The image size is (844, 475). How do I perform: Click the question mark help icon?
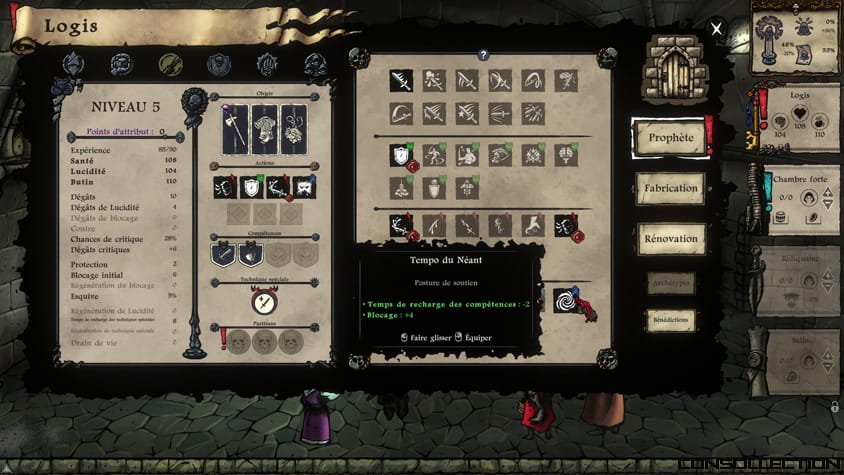coord(483,55)
